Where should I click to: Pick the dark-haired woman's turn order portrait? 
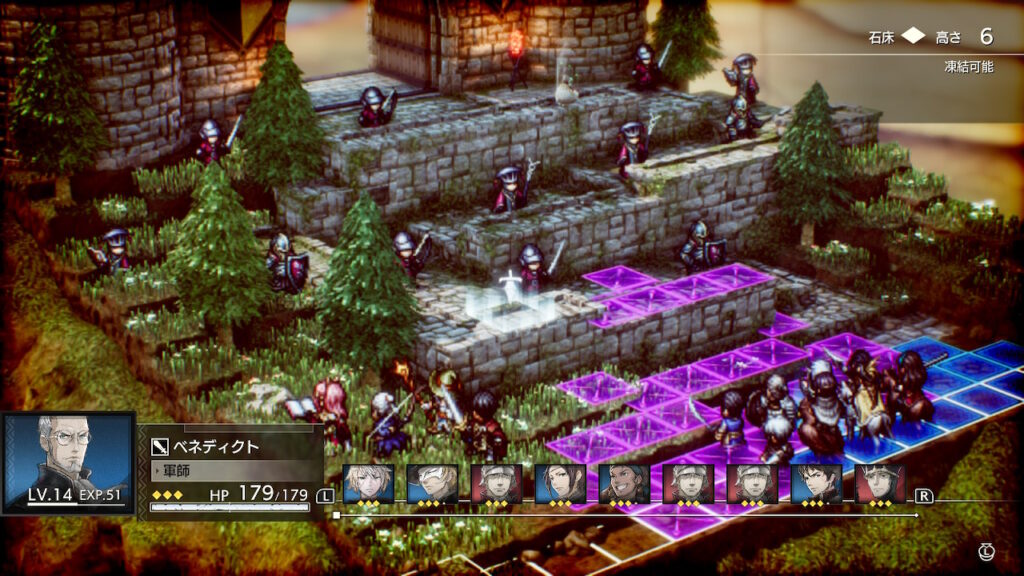point(560,484)
